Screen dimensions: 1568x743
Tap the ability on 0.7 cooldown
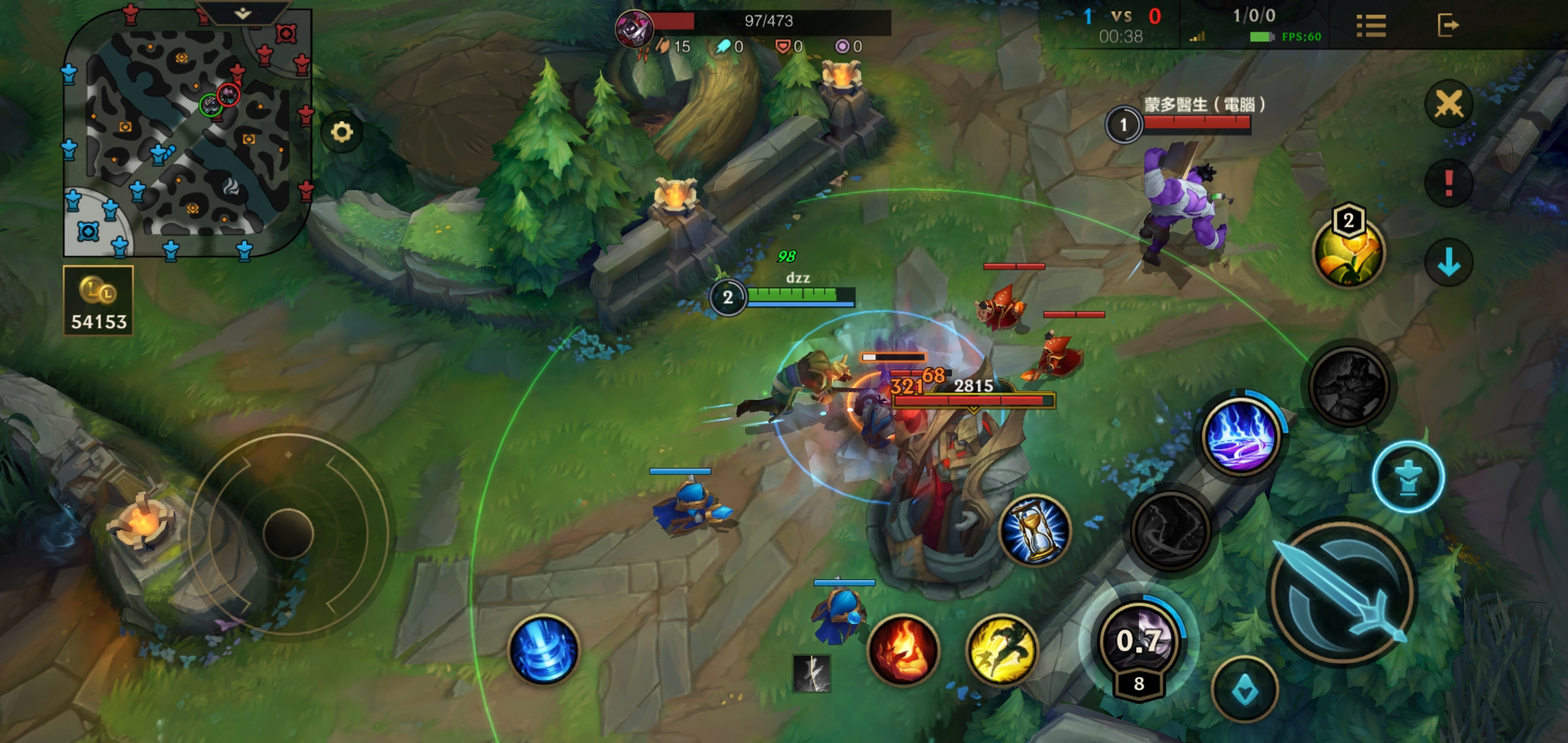(x=1139, y=640)
